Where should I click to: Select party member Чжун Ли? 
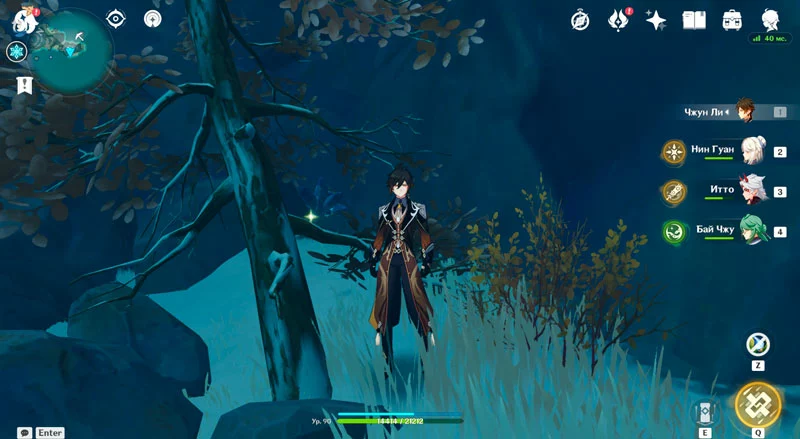[744, 111]
